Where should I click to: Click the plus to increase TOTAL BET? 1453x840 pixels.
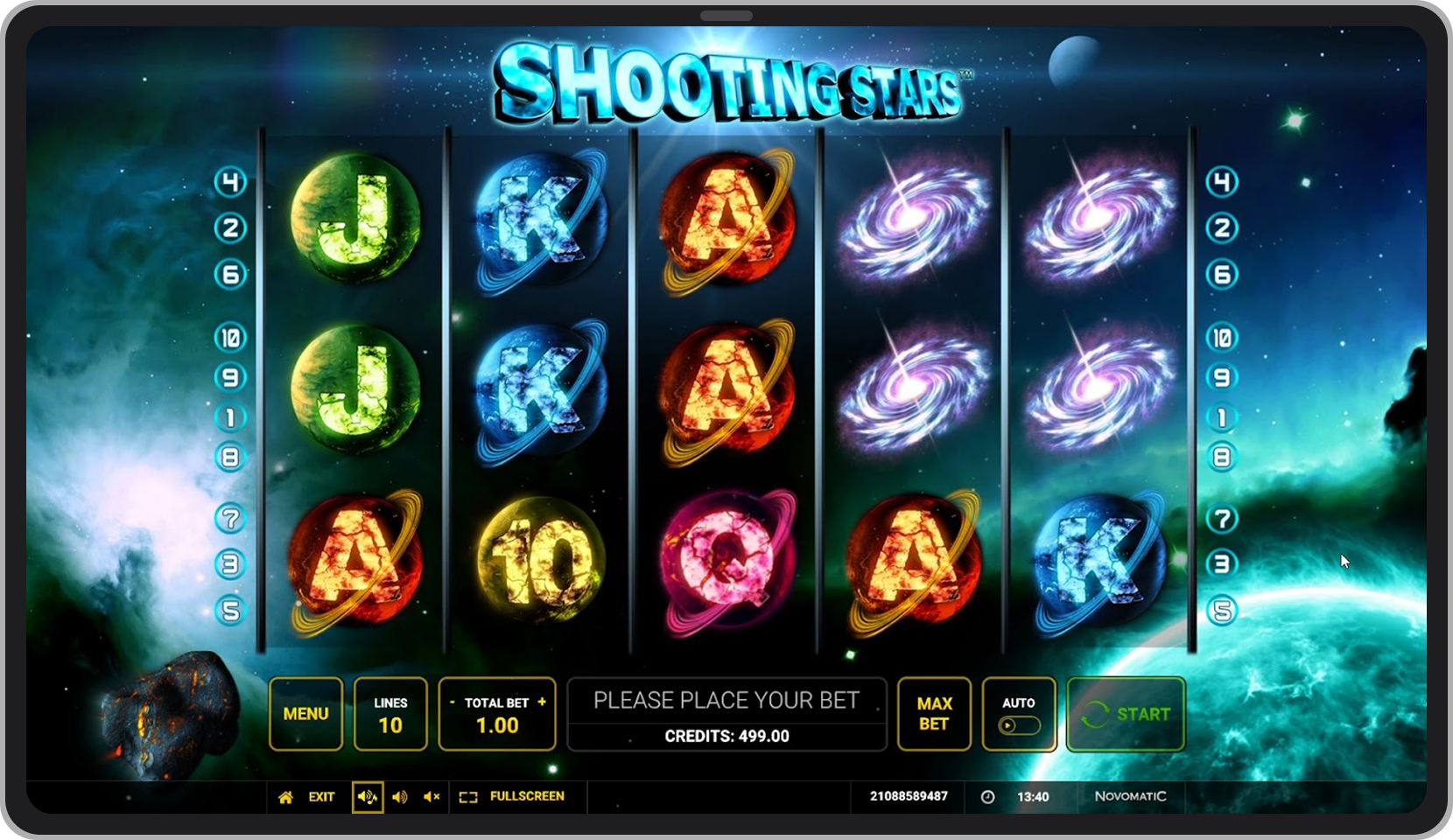541,701
